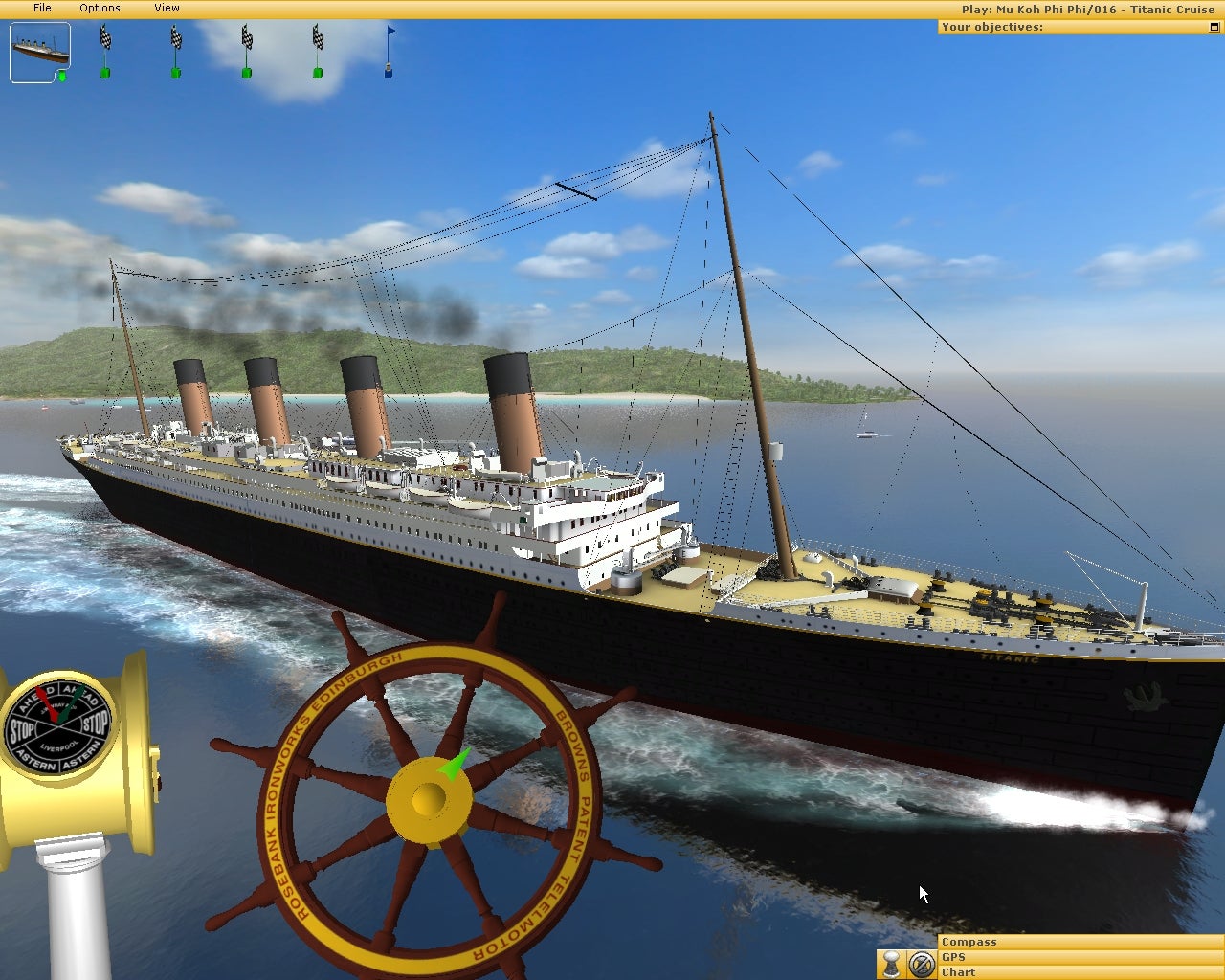Click the green rudder indicator on the wheel hub
Screen dimensions: 1225x980
click(x=455, y=766)
